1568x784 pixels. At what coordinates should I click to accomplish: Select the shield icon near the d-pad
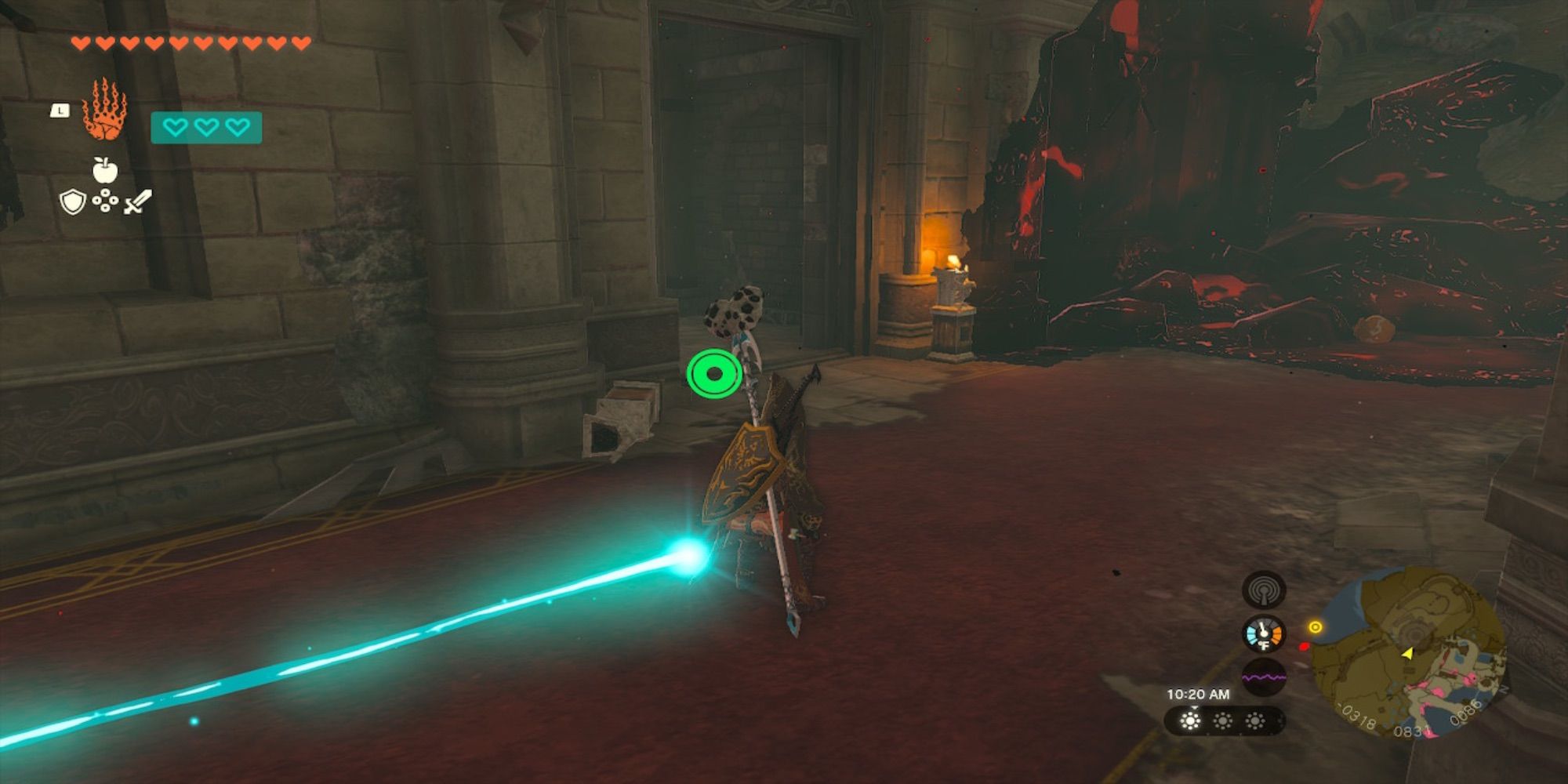73,202
